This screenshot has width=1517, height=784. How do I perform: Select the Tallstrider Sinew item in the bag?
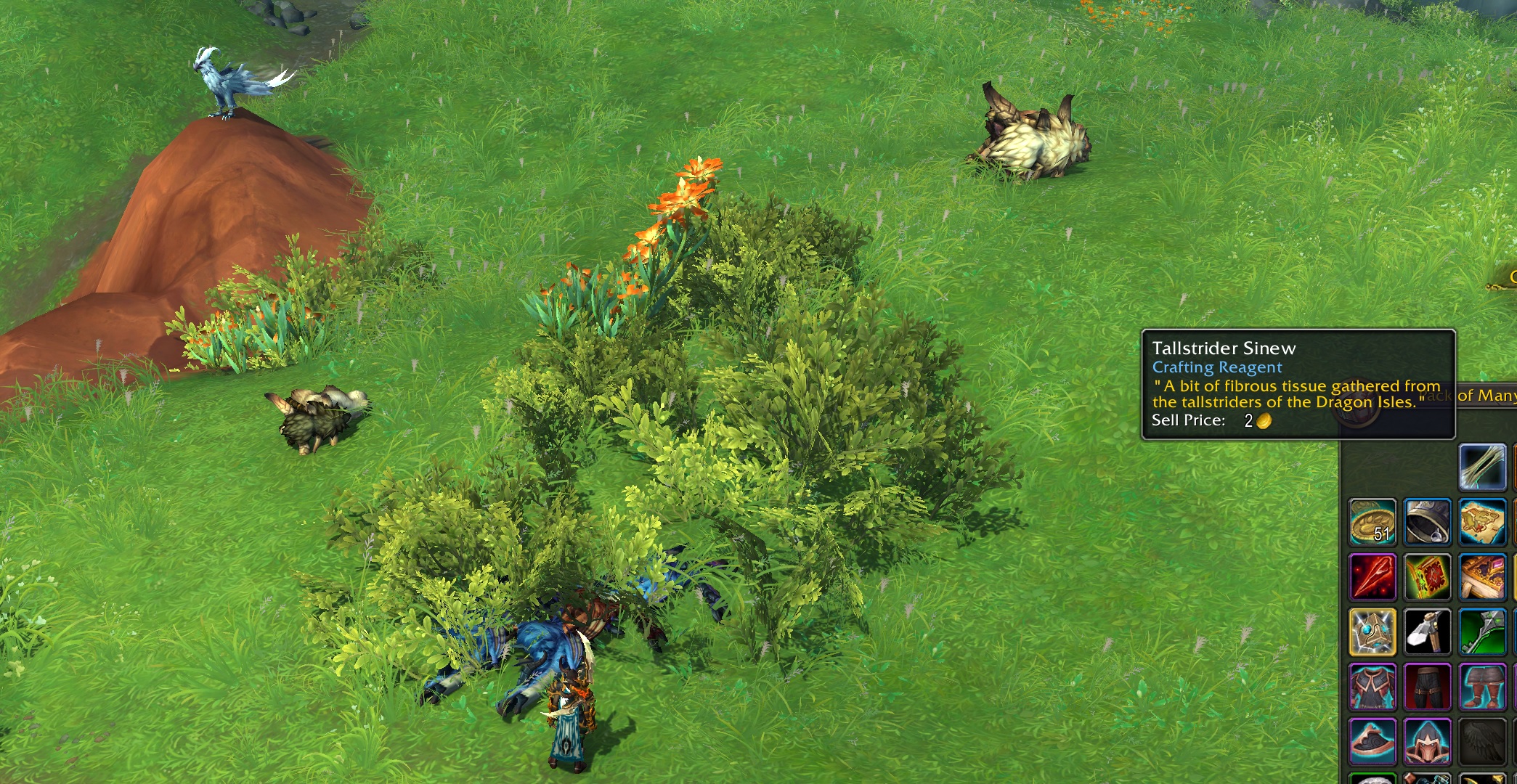coord(1483,467)
